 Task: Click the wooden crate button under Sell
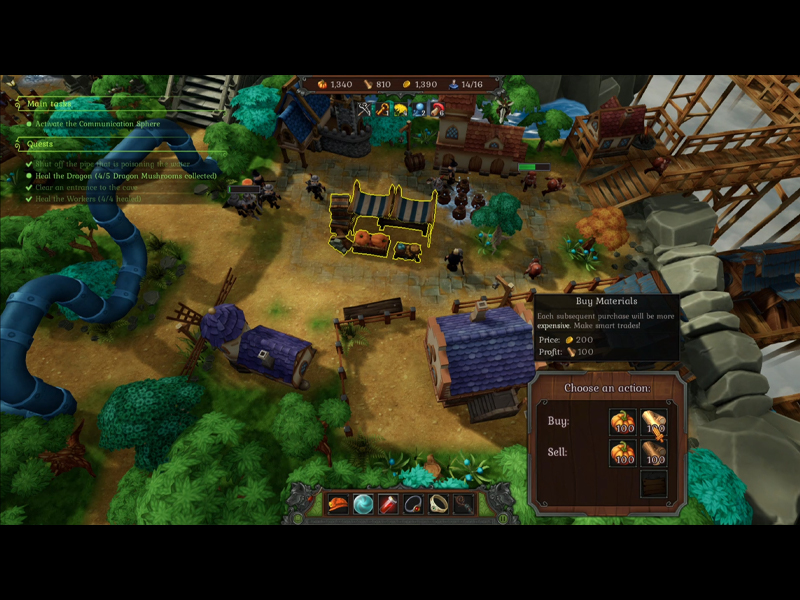(653, 484)
